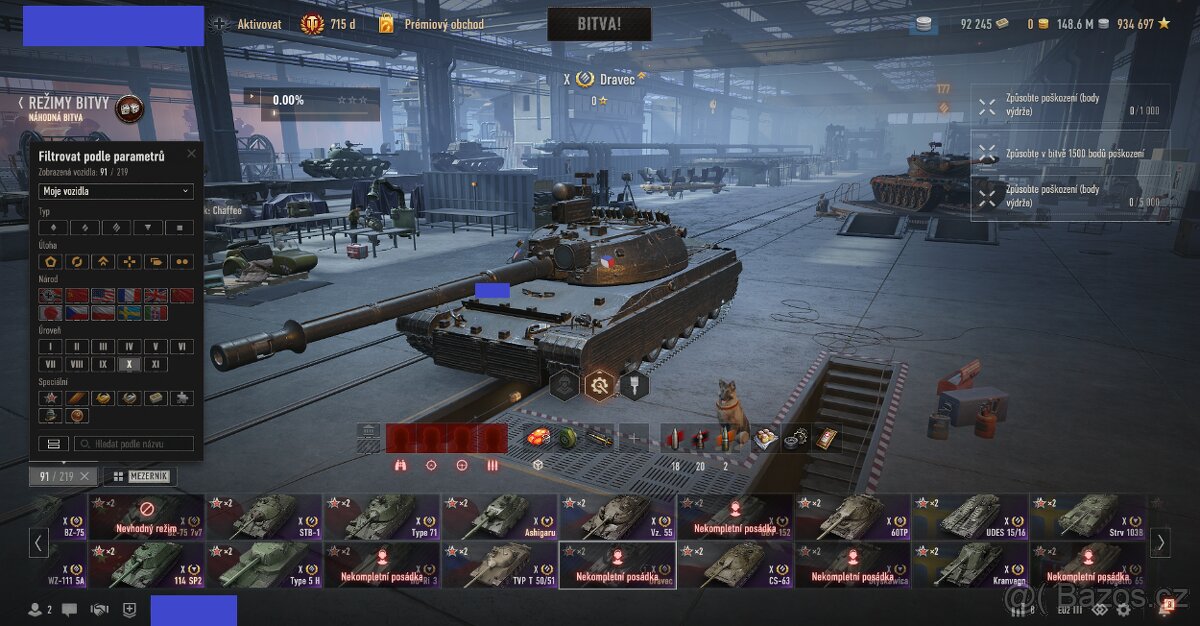This screenshot has width=1200, height=626.
Task: Filter vehicles by the USA flag nation
Action: [102, 296]
